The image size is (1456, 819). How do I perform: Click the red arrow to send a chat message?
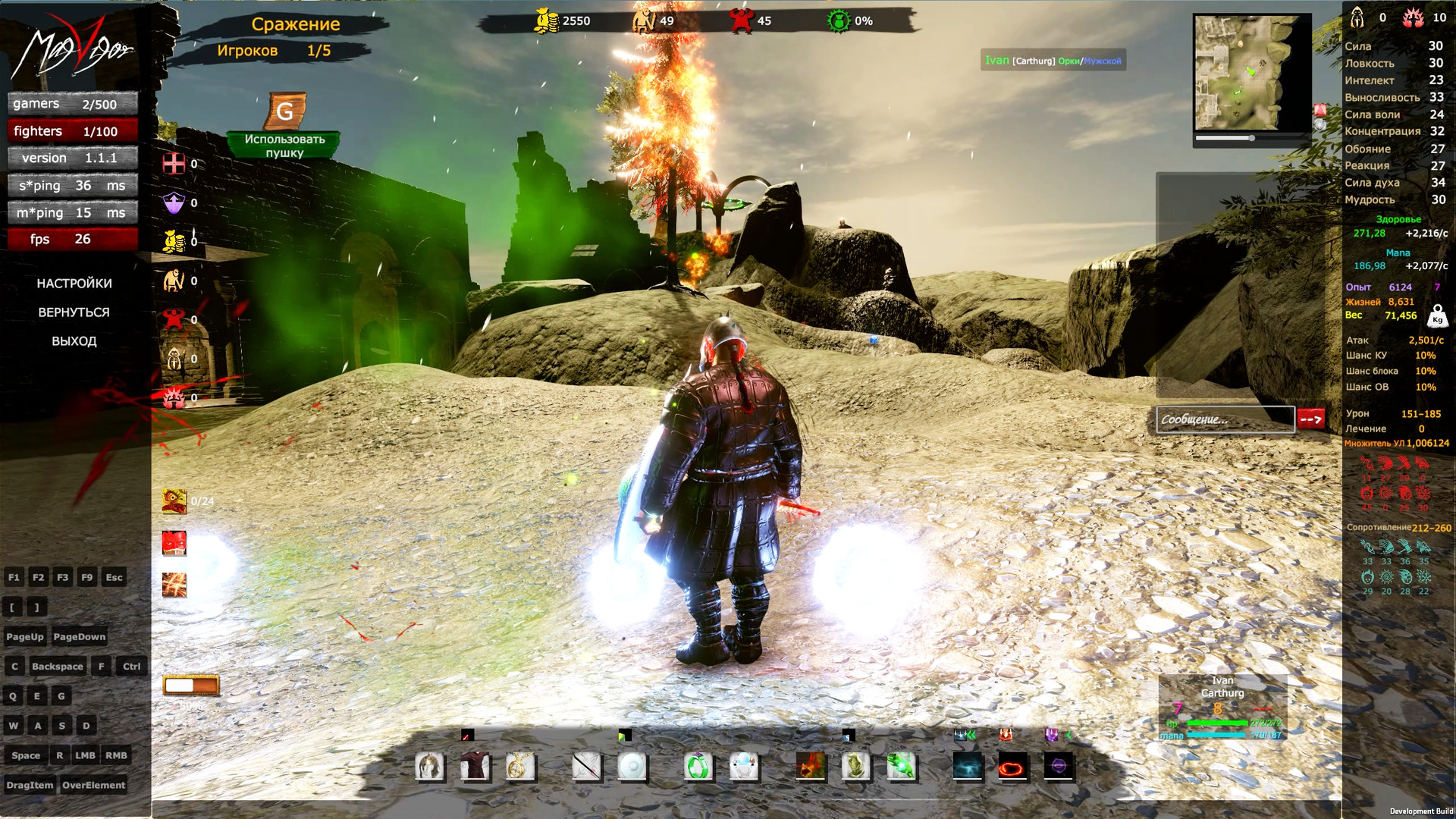tap(1310, 419)
